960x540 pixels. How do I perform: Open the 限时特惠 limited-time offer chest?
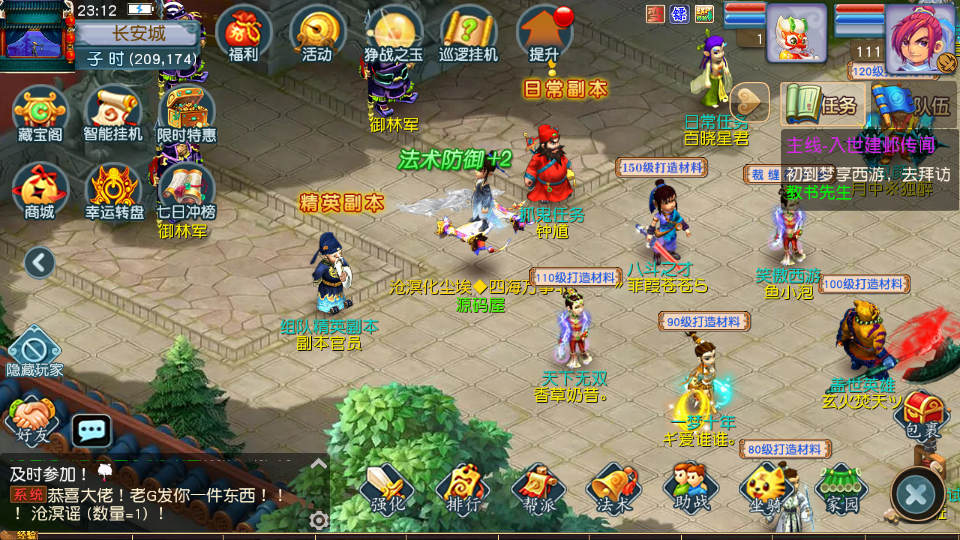pos(186,112)
